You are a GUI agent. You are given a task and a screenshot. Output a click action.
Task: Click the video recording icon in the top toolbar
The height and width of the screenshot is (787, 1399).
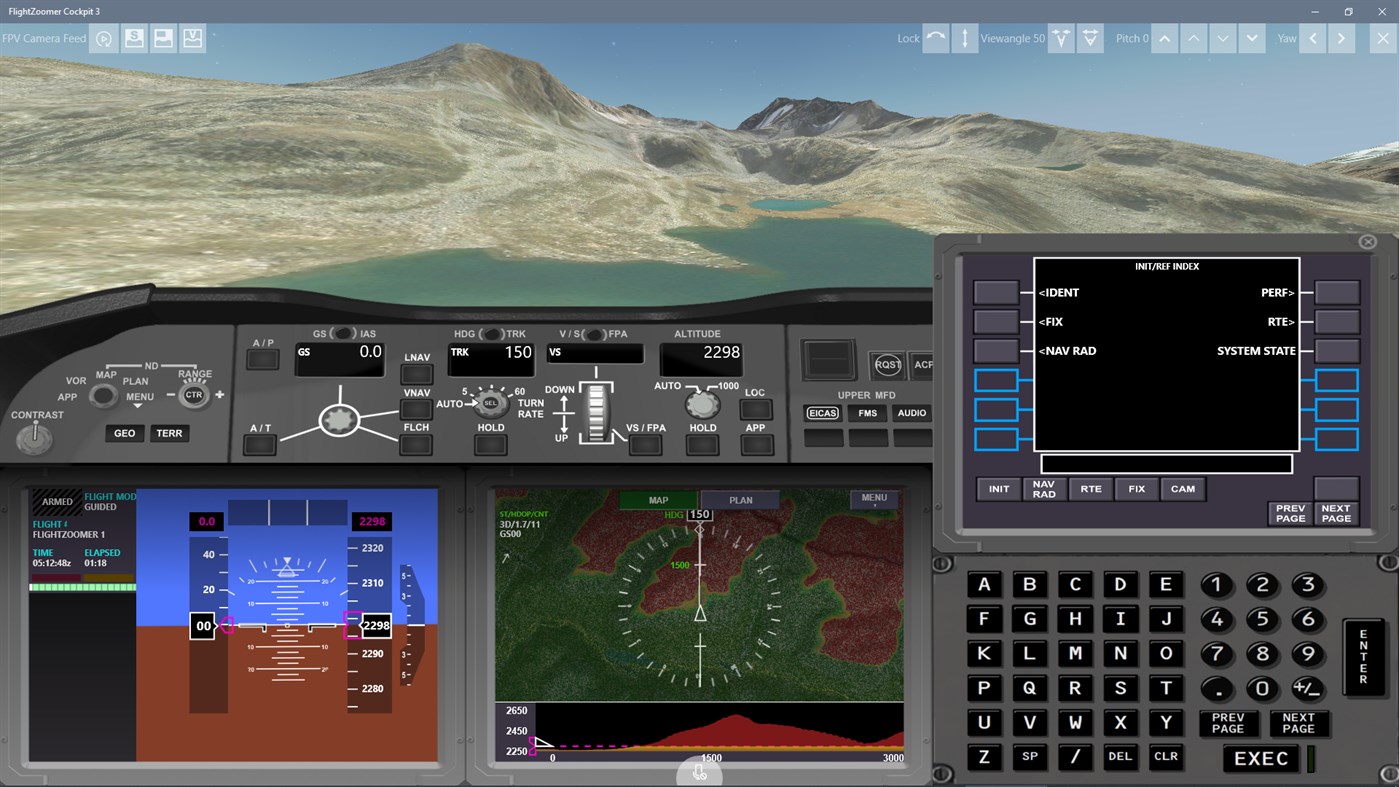click(192, 38)
